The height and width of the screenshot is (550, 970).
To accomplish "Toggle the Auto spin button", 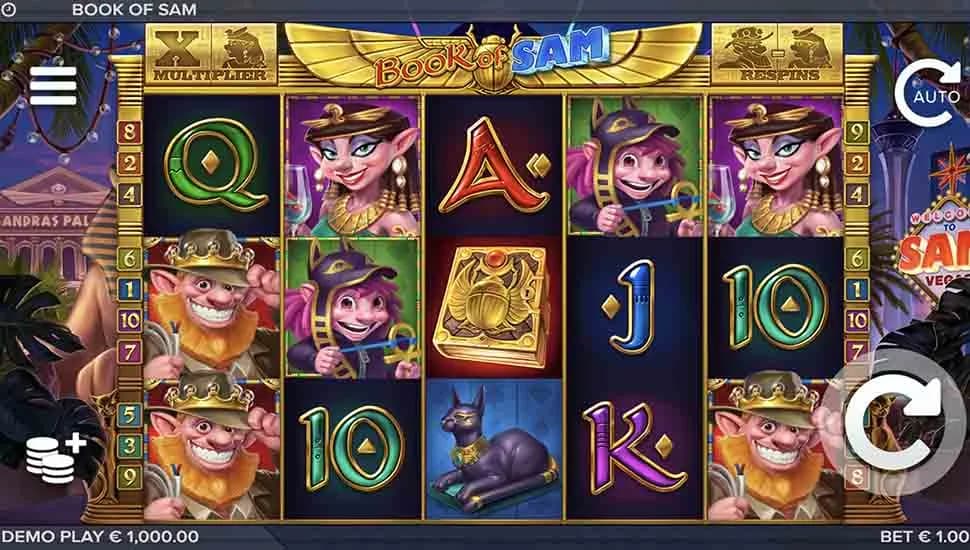I will [932, 94].
